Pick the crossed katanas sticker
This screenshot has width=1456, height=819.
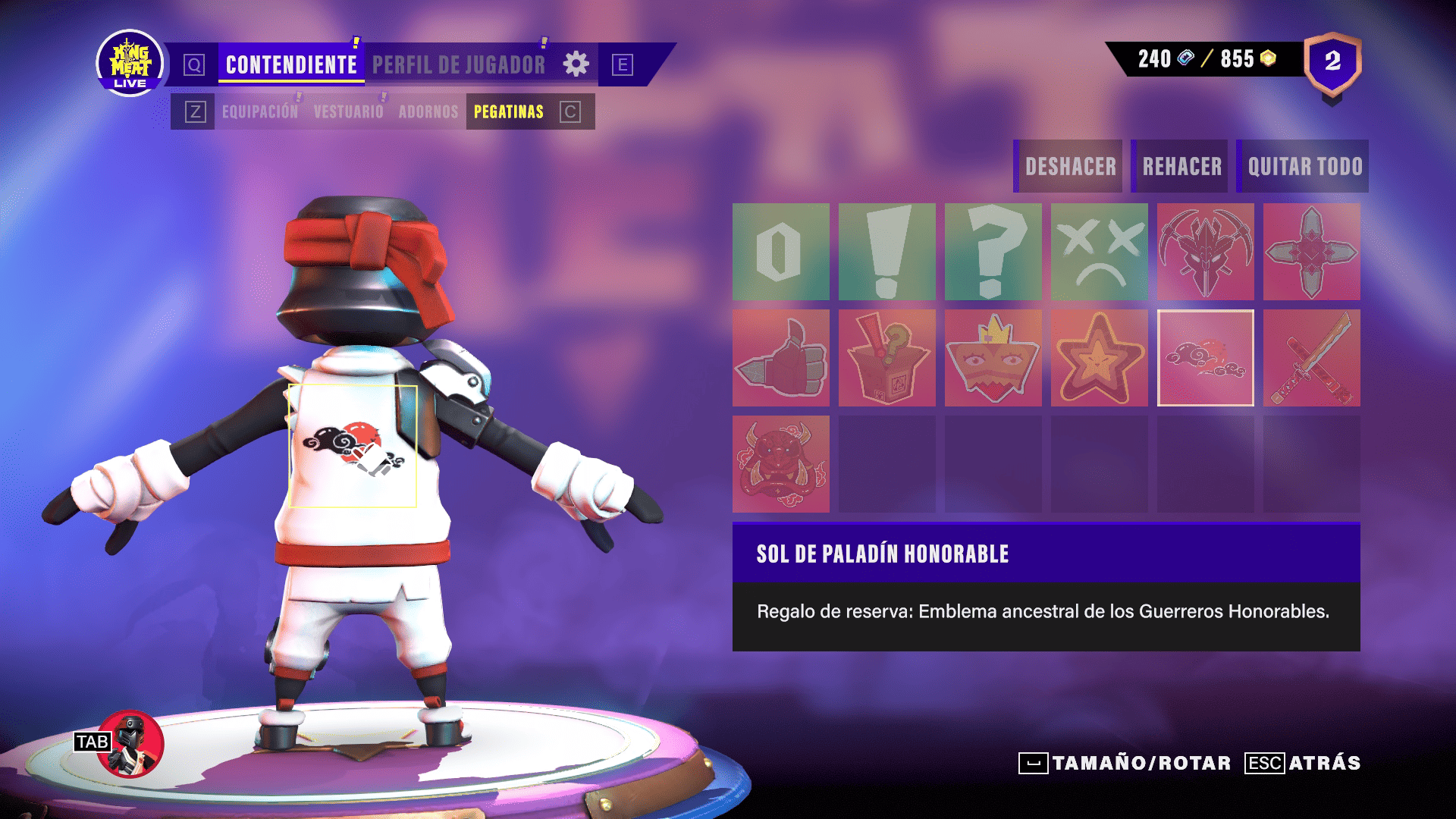pyautogui.click(x=1311, y=358)
